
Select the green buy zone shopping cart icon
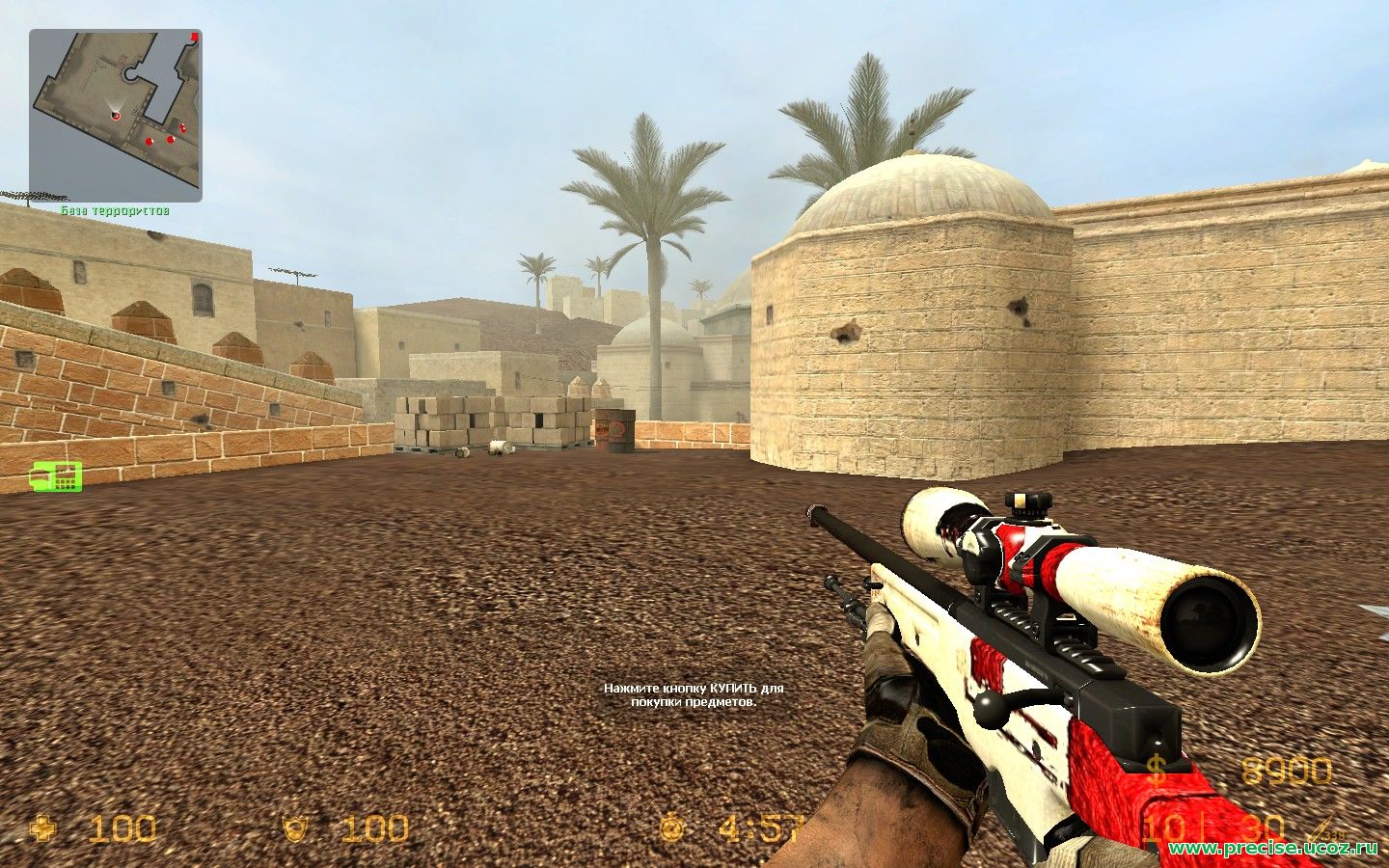(x=54, y=475)
